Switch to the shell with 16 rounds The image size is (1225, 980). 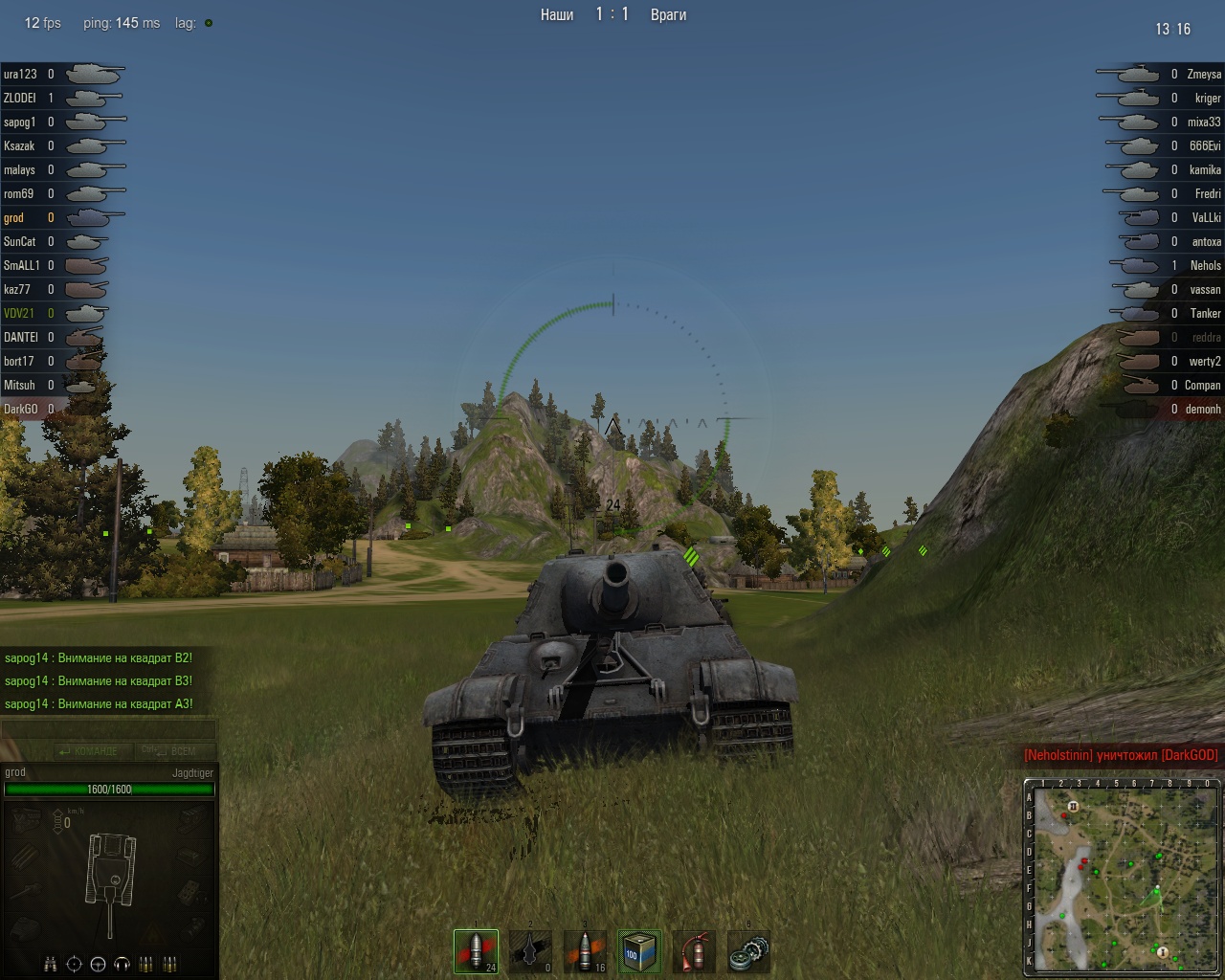click(585, 951)
